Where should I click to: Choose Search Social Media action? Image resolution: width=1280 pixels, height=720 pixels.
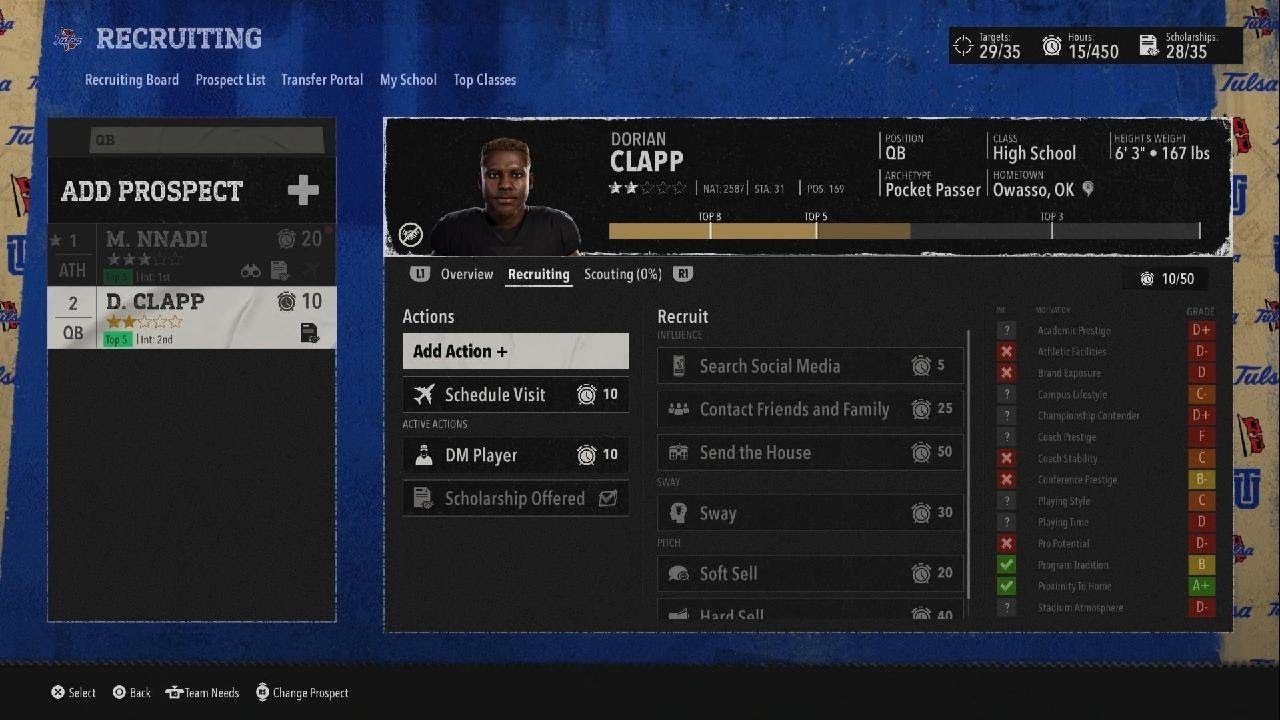pos(810,366)
